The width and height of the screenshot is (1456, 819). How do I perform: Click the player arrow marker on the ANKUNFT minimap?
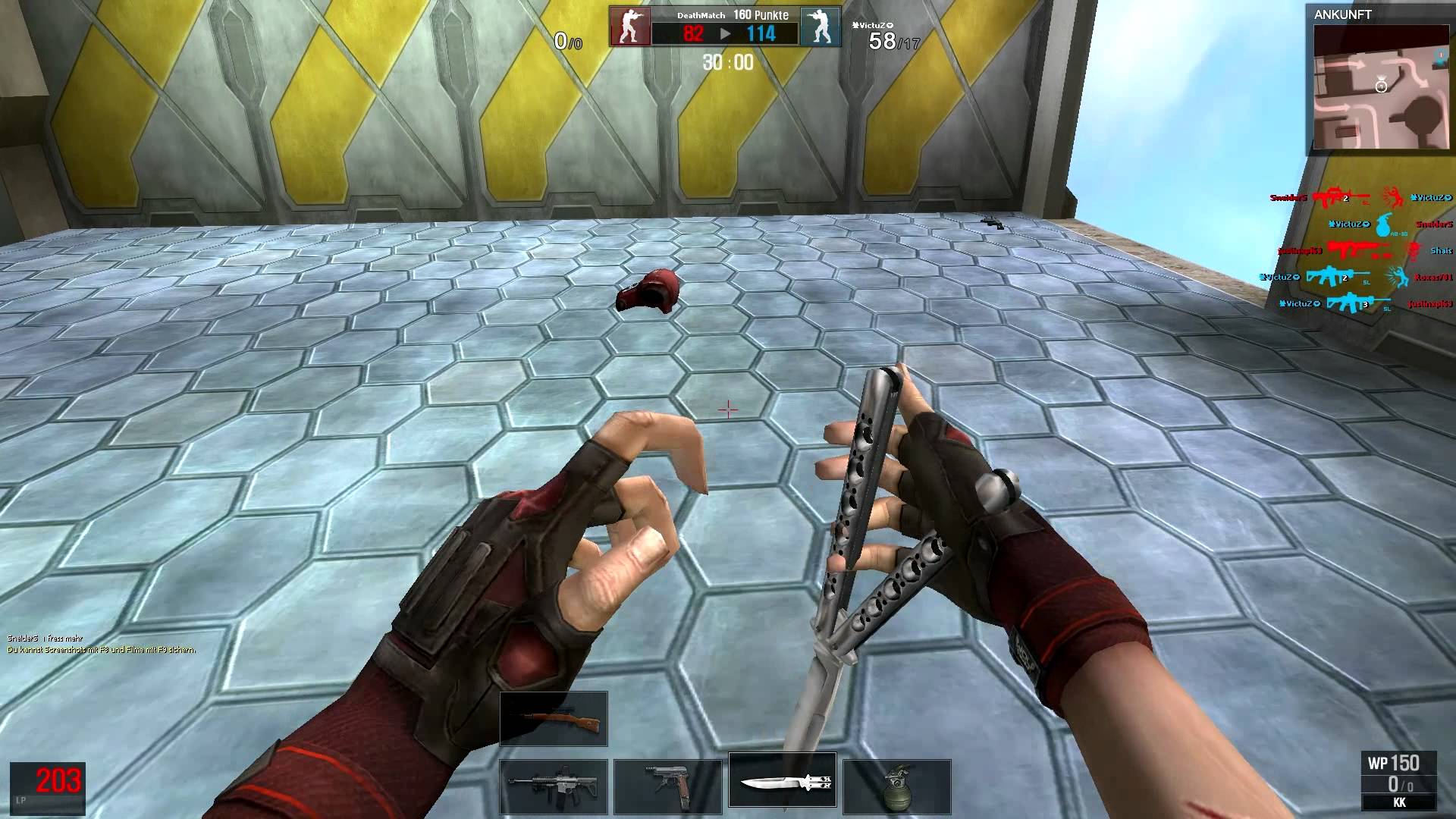(1382, 86)
